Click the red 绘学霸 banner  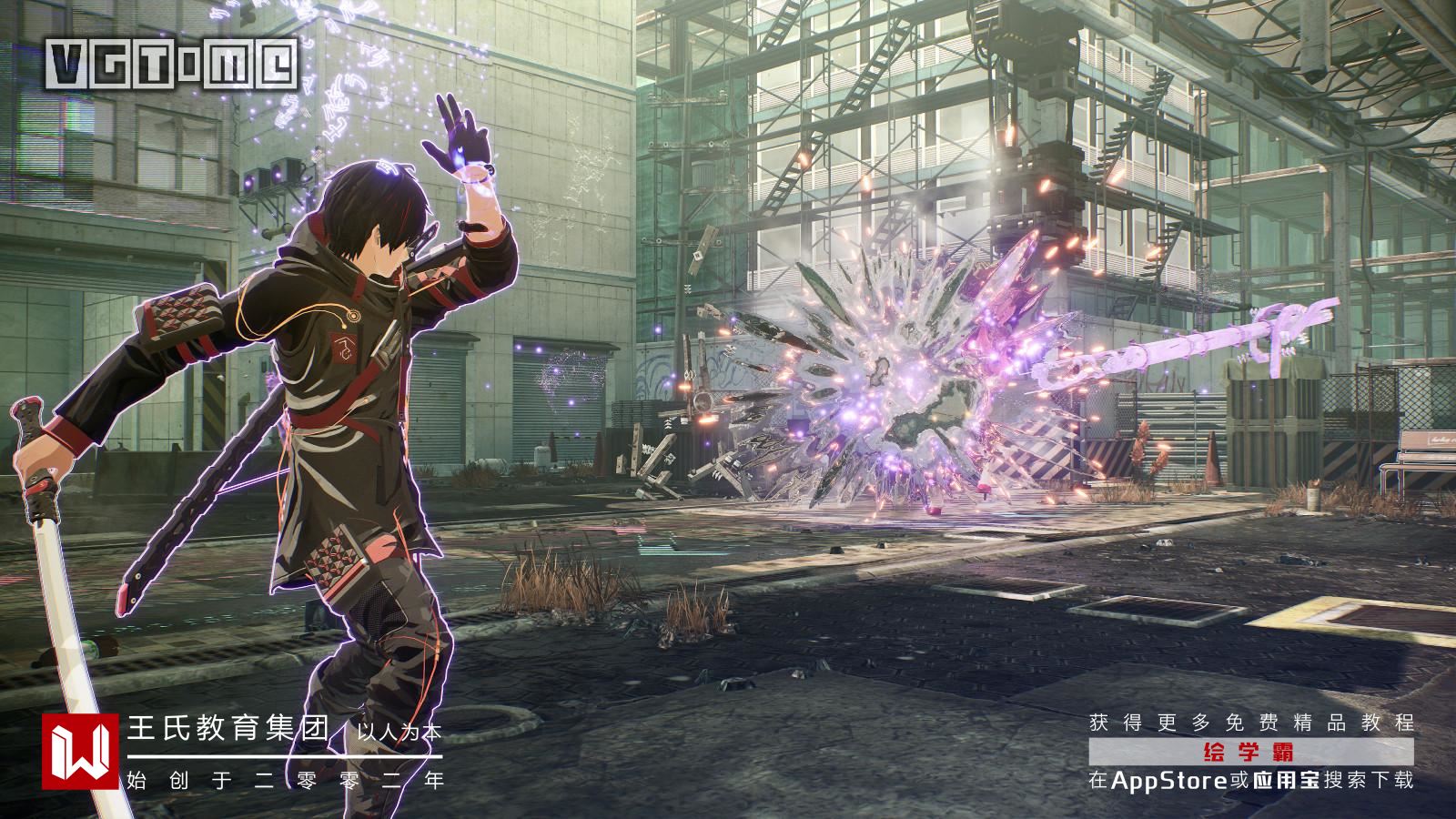pos(1250,752)
